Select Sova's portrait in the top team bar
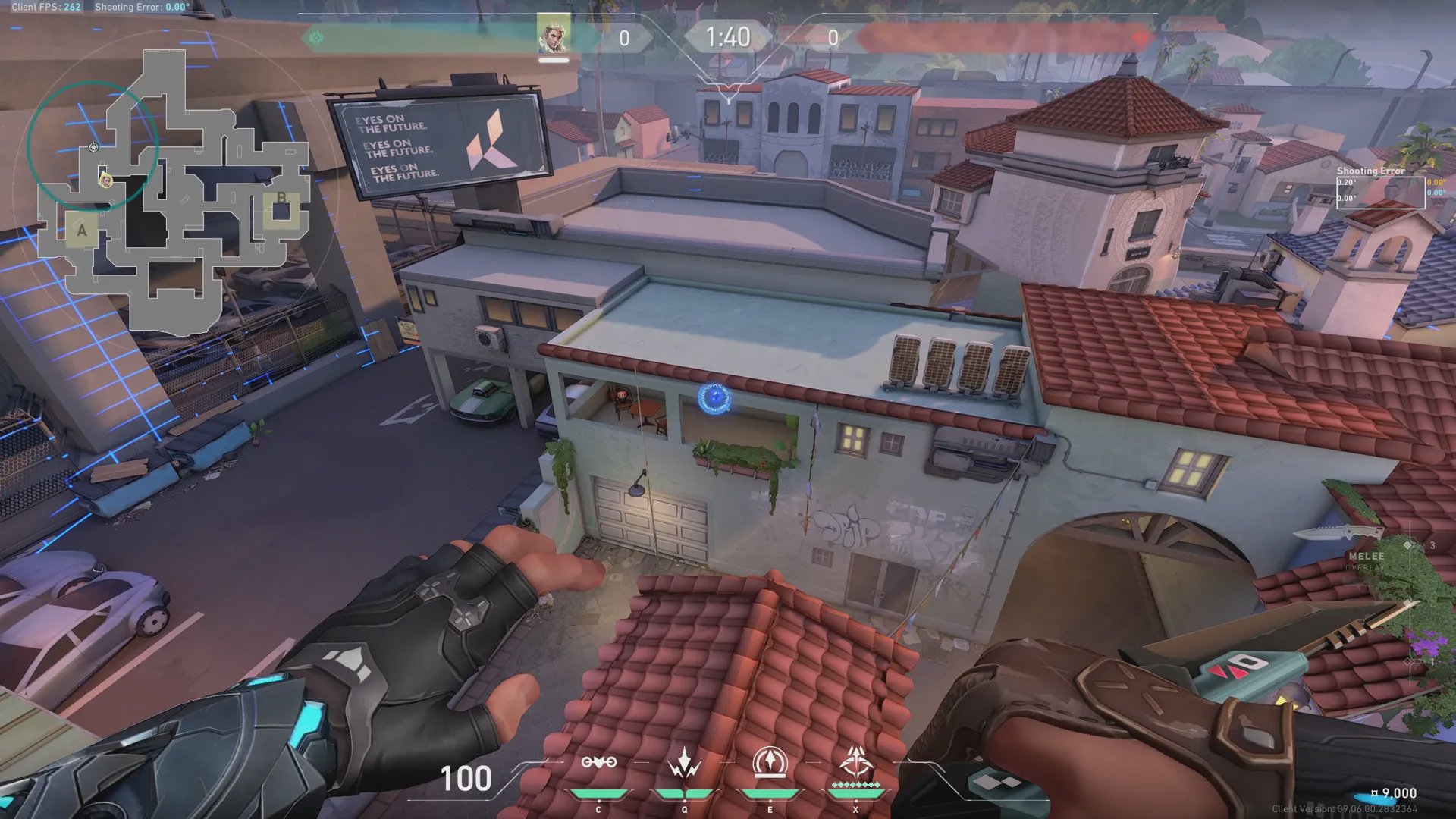Viewport: 1456px width, 819px height. [x=553, y=35]
